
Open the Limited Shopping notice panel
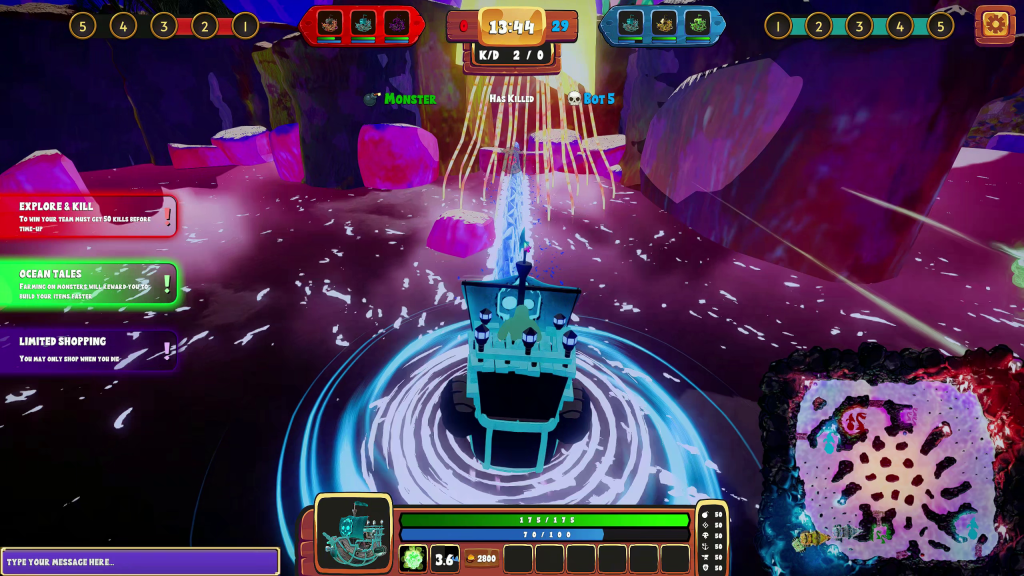(90, 350)
